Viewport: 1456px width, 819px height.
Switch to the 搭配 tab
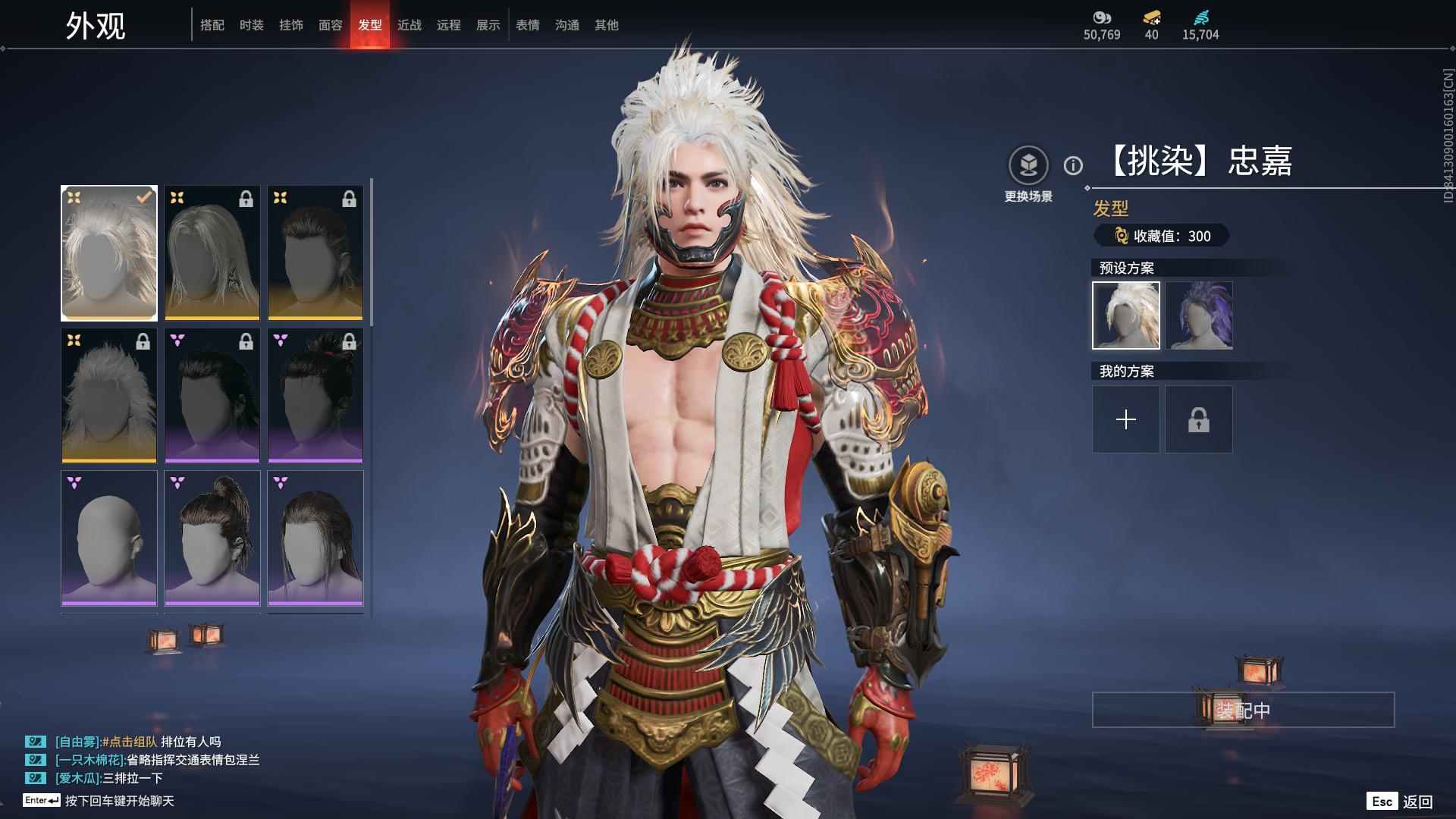[x=212, y=25]
